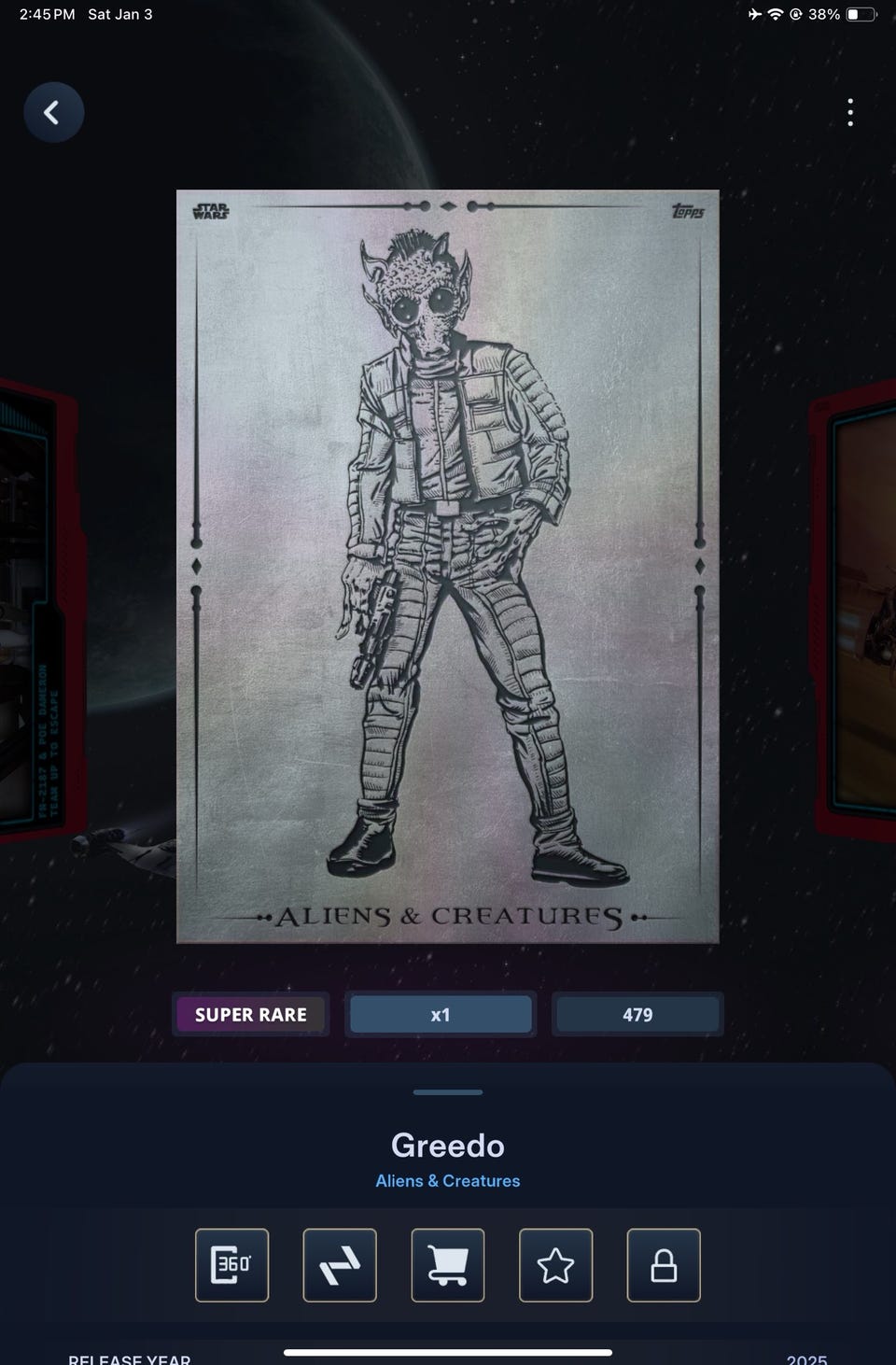Tap the details panel drag handle
The image size is (896, 1365).
point(448,1091)
